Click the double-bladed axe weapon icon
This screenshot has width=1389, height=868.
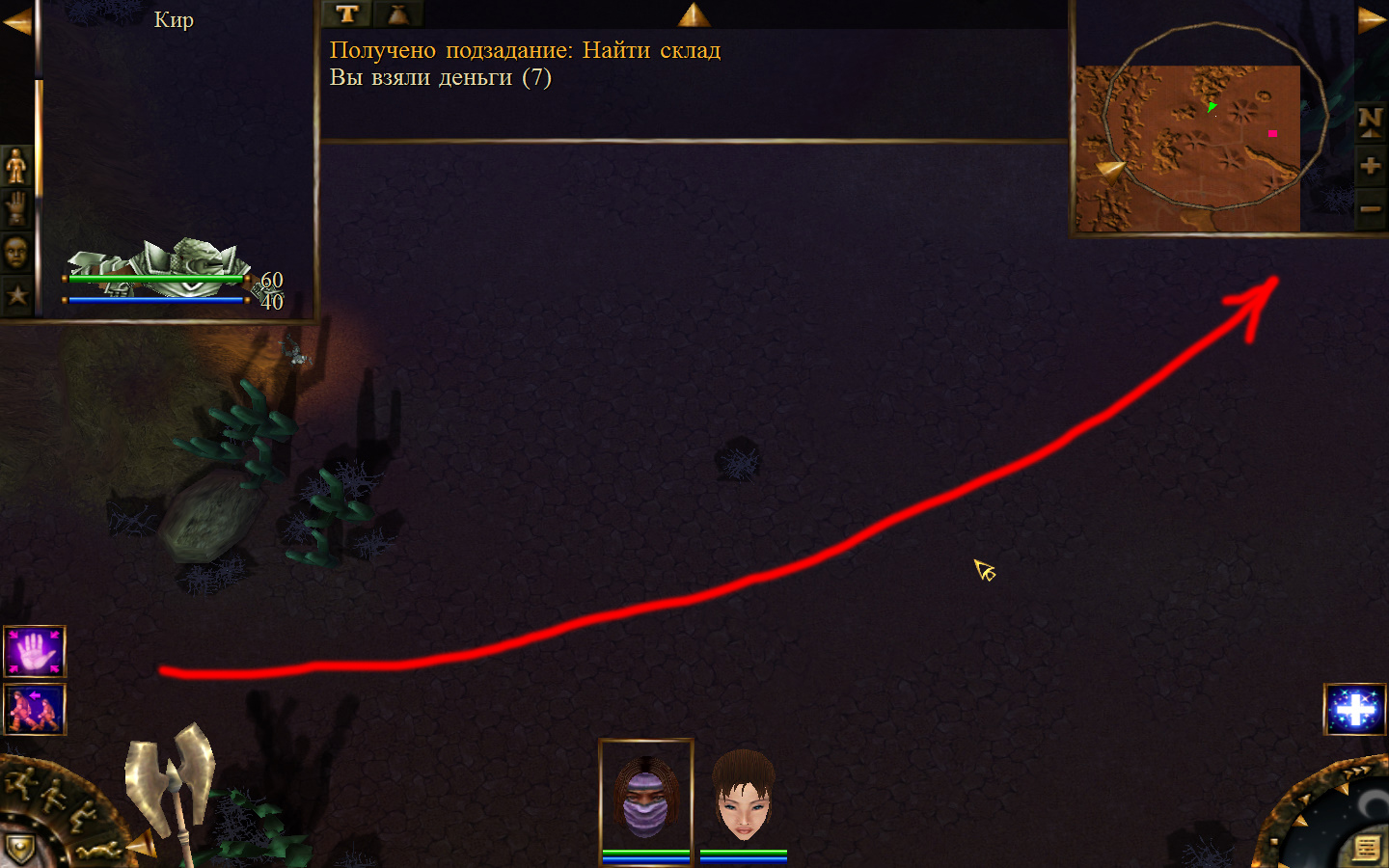pos(170,779)
